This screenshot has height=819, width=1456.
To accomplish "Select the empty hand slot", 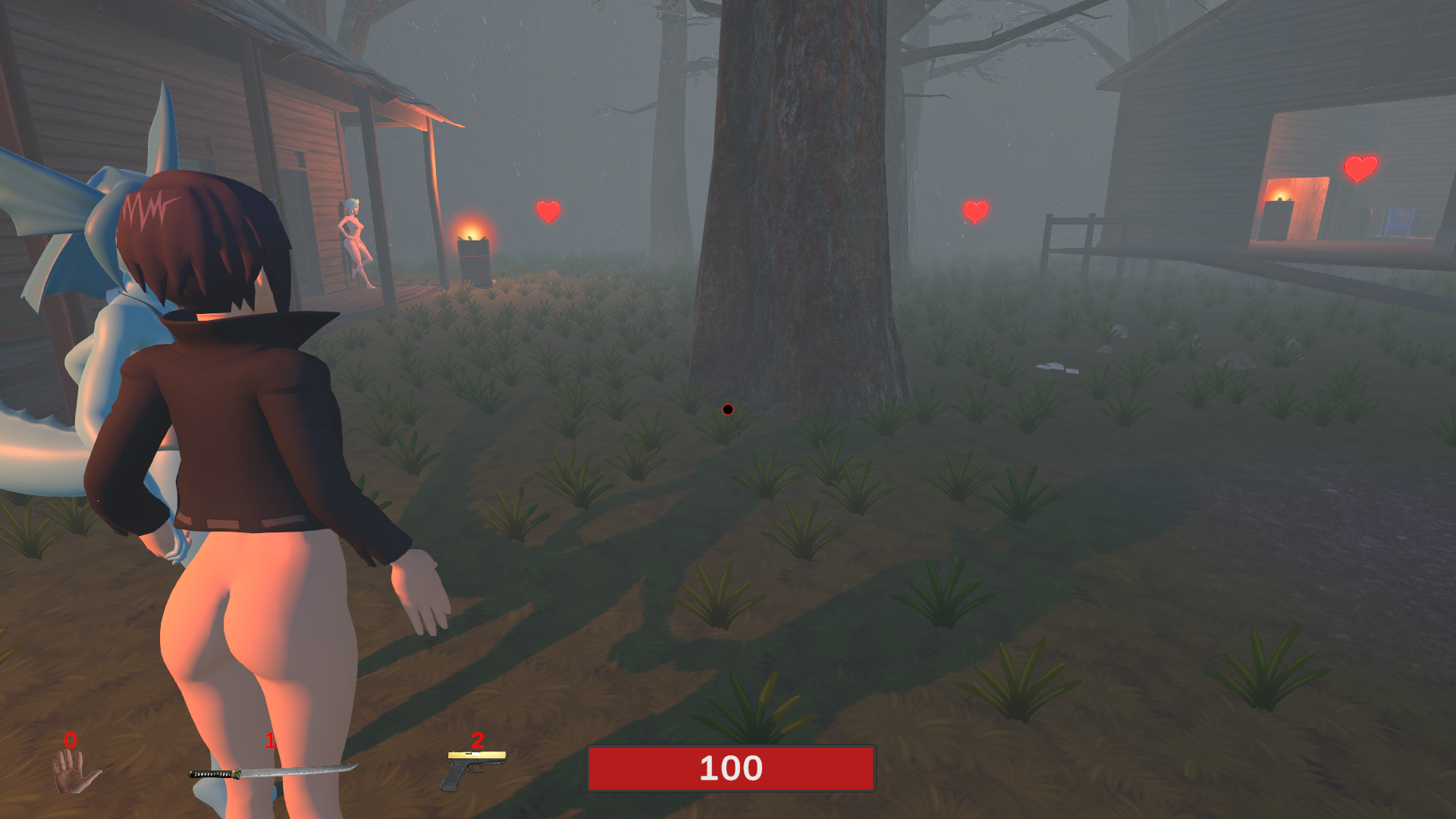I will click(x=75, y=770).
